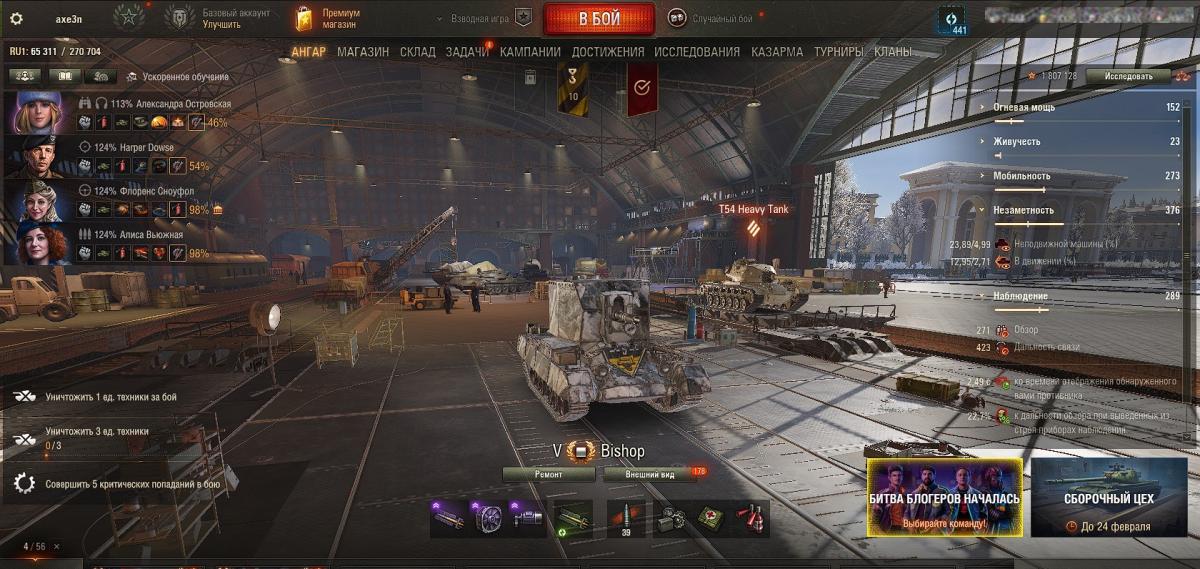1200x569 pixels.
Task: Open the ИССЛЕДОВАНИЯ tab
Action: [x=697, y=52]
